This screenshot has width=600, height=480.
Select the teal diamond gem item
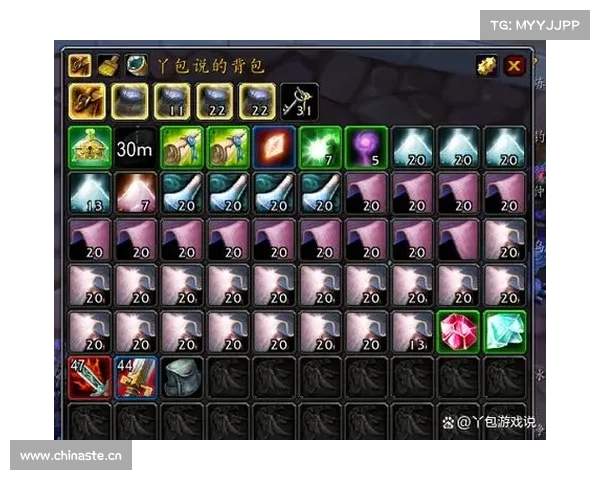click(x=505, y=332)
